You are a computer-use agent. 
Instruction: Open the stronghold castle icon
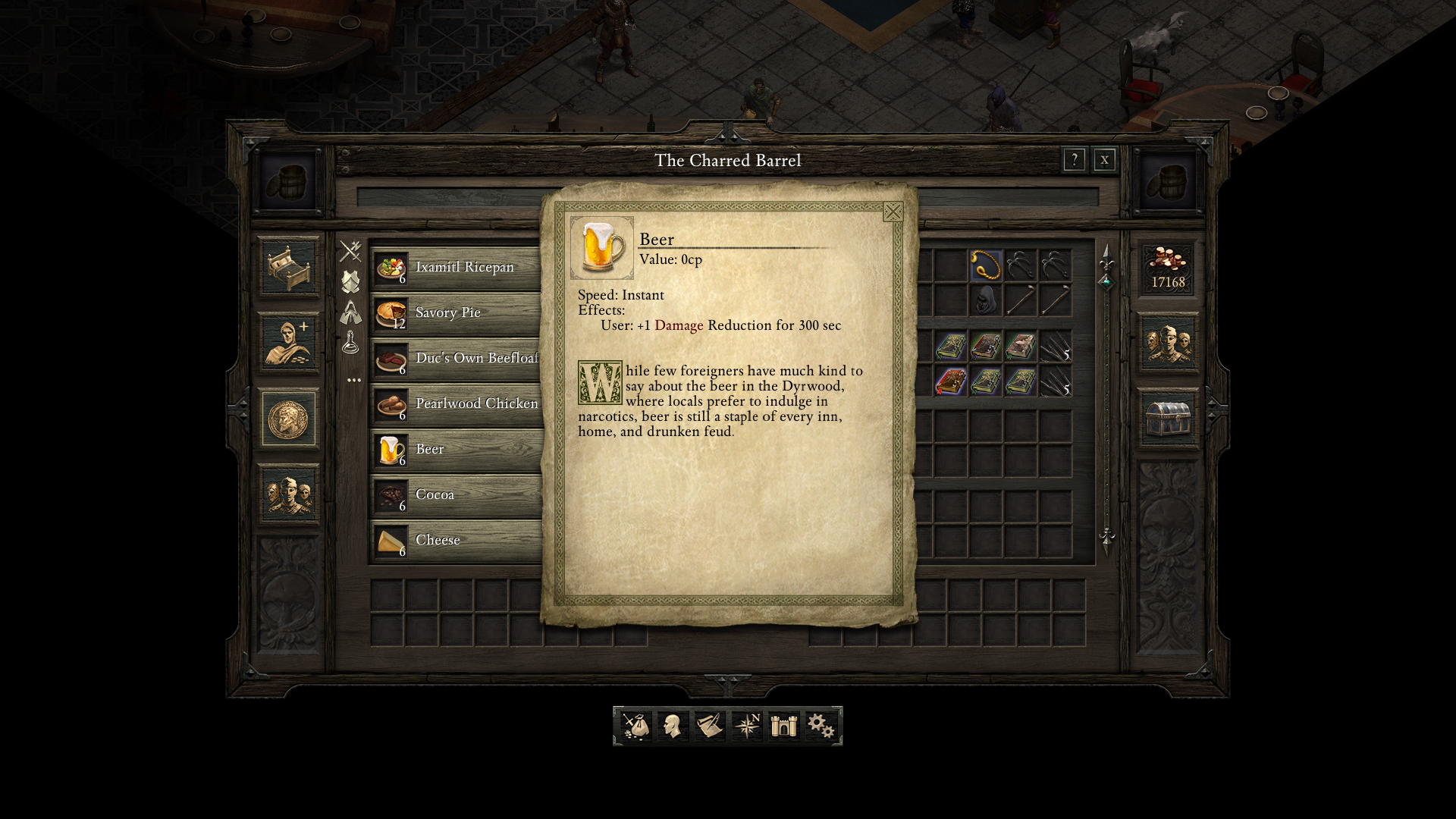[x=783, y=726]
